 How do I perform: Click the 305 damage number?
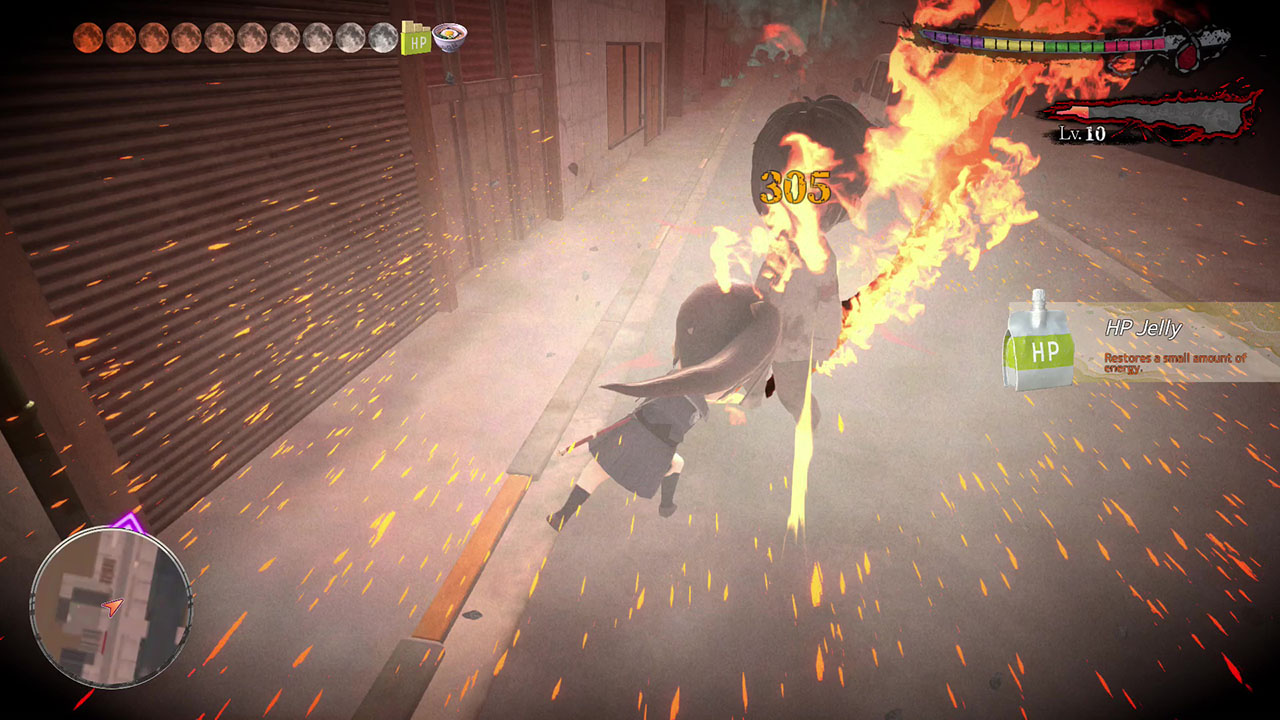tap(793, 184)
